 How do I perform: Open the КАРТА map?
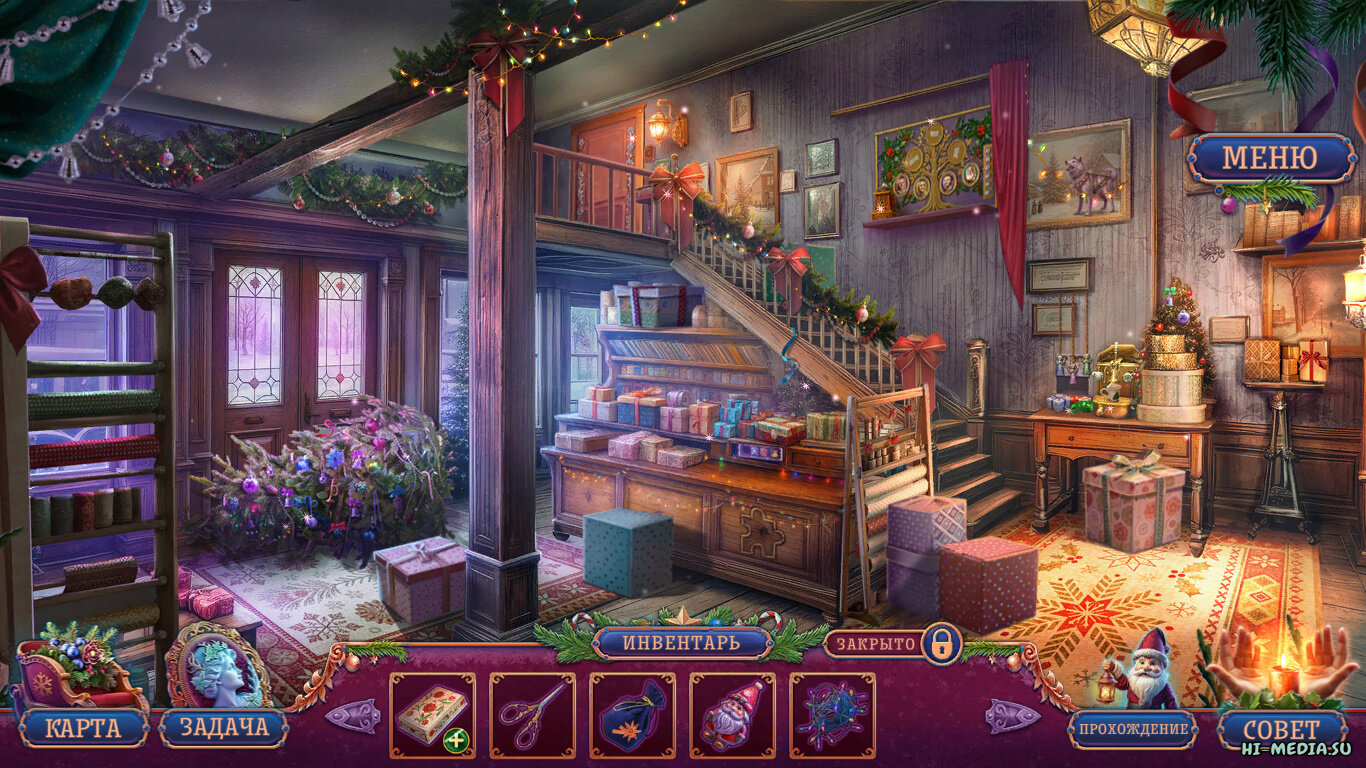[x=83, y=728]
